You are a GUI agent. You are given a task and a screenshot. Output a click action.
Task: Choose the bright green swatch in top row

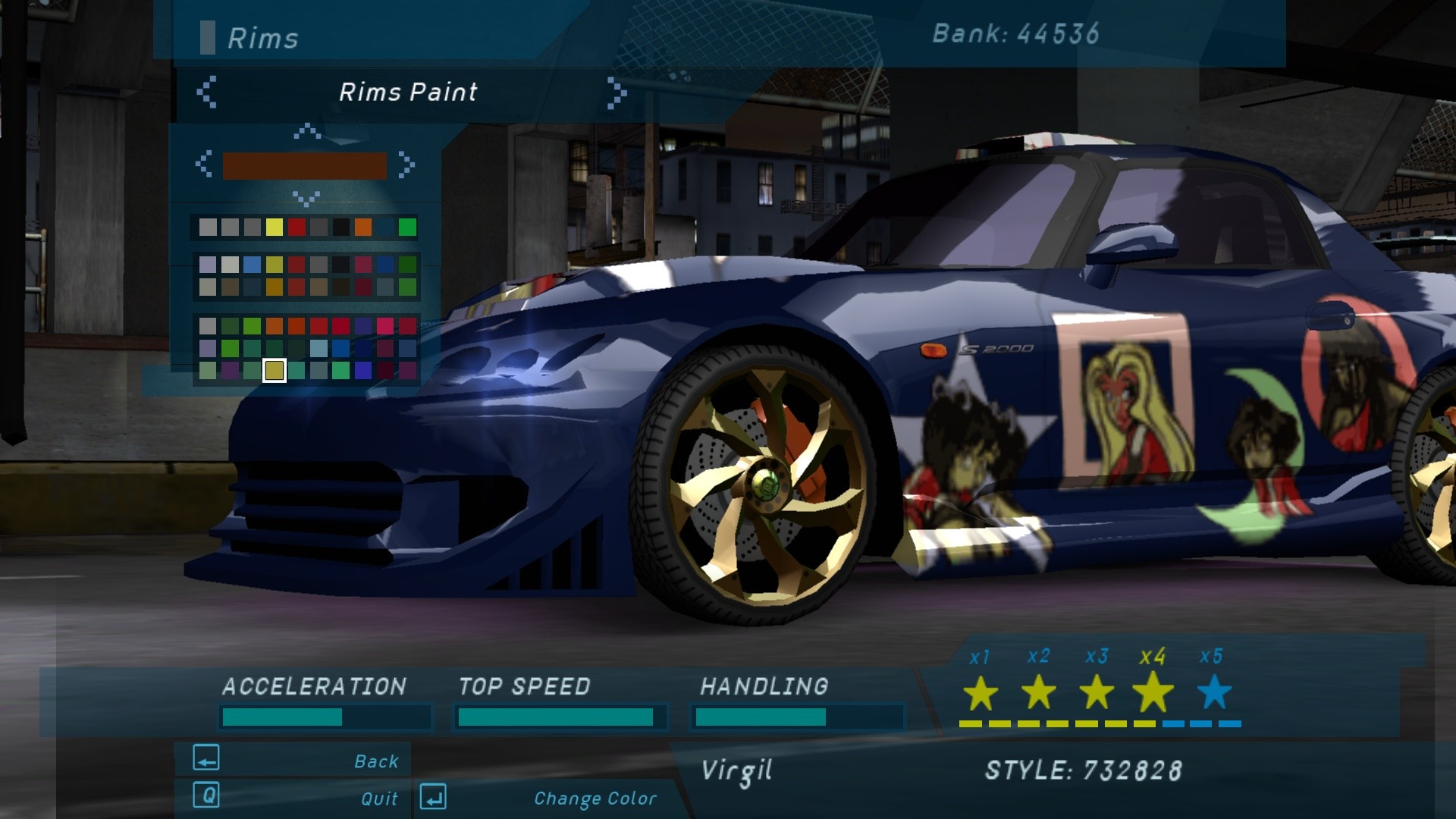click(407, 227)
